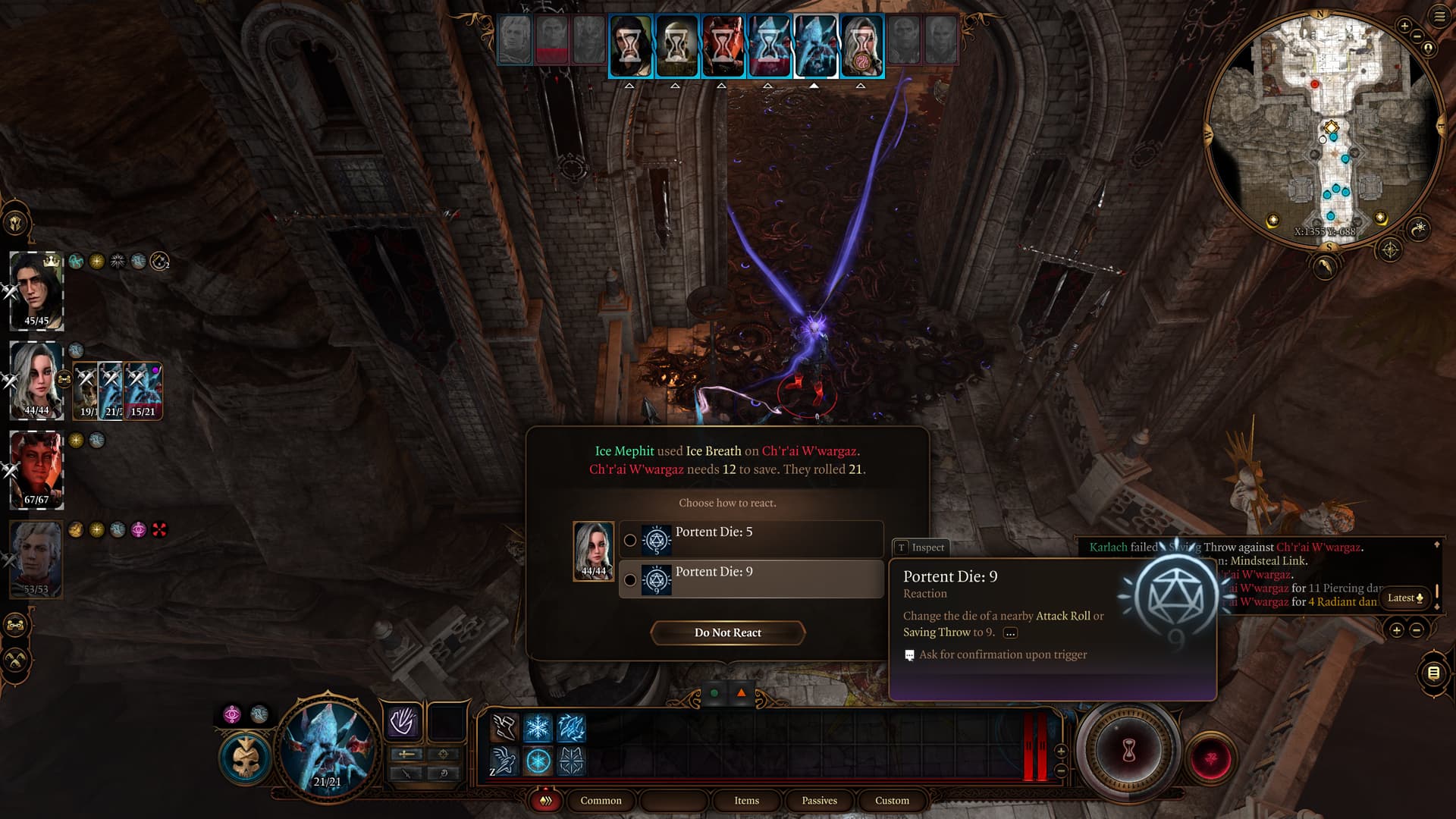Click the end turn hourglass button

tap(1128, 751)
